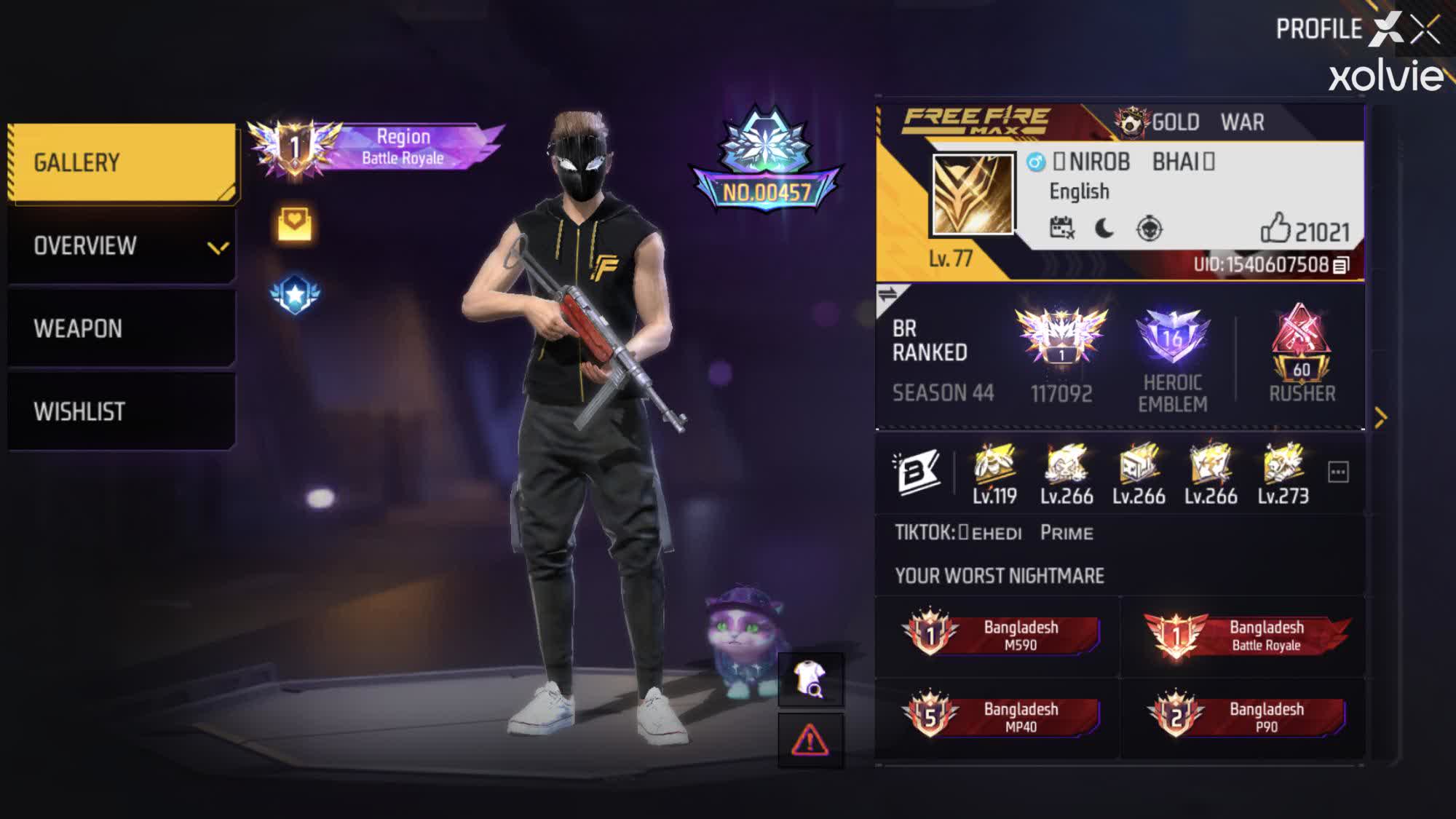The height and width of the screenshot is (819, 1456).
Task: Select the Heroic Emblem level 16 badge
Action: 1173,335
